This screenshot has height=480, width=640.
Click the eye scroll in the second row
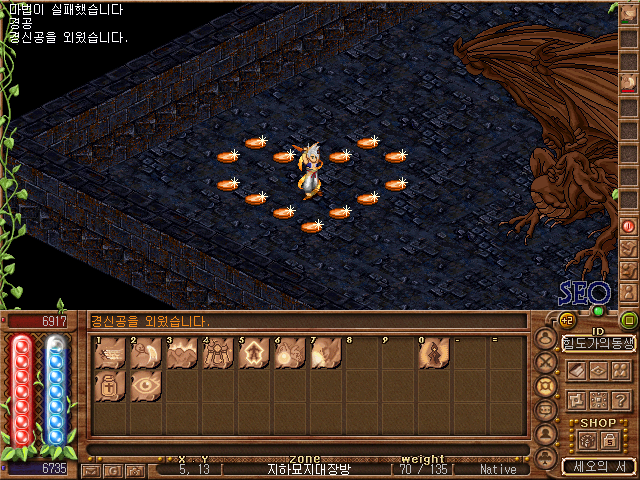145,387
